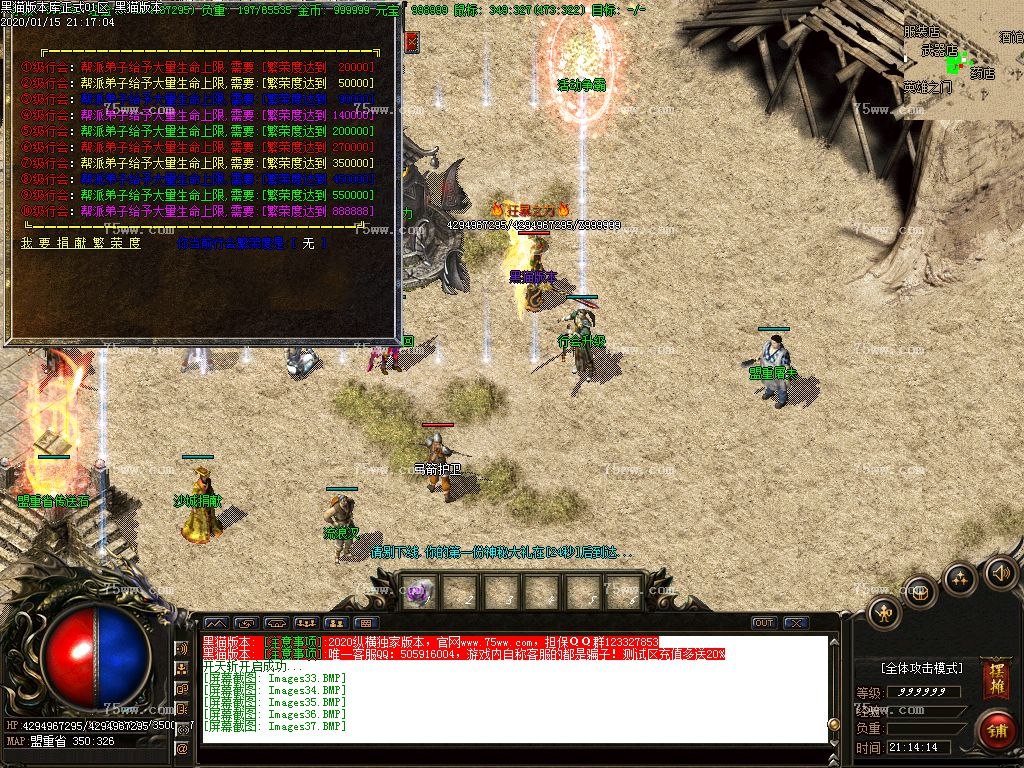Open the minimap in the corner
The image size is (1024, 768).
coord(962,62)
